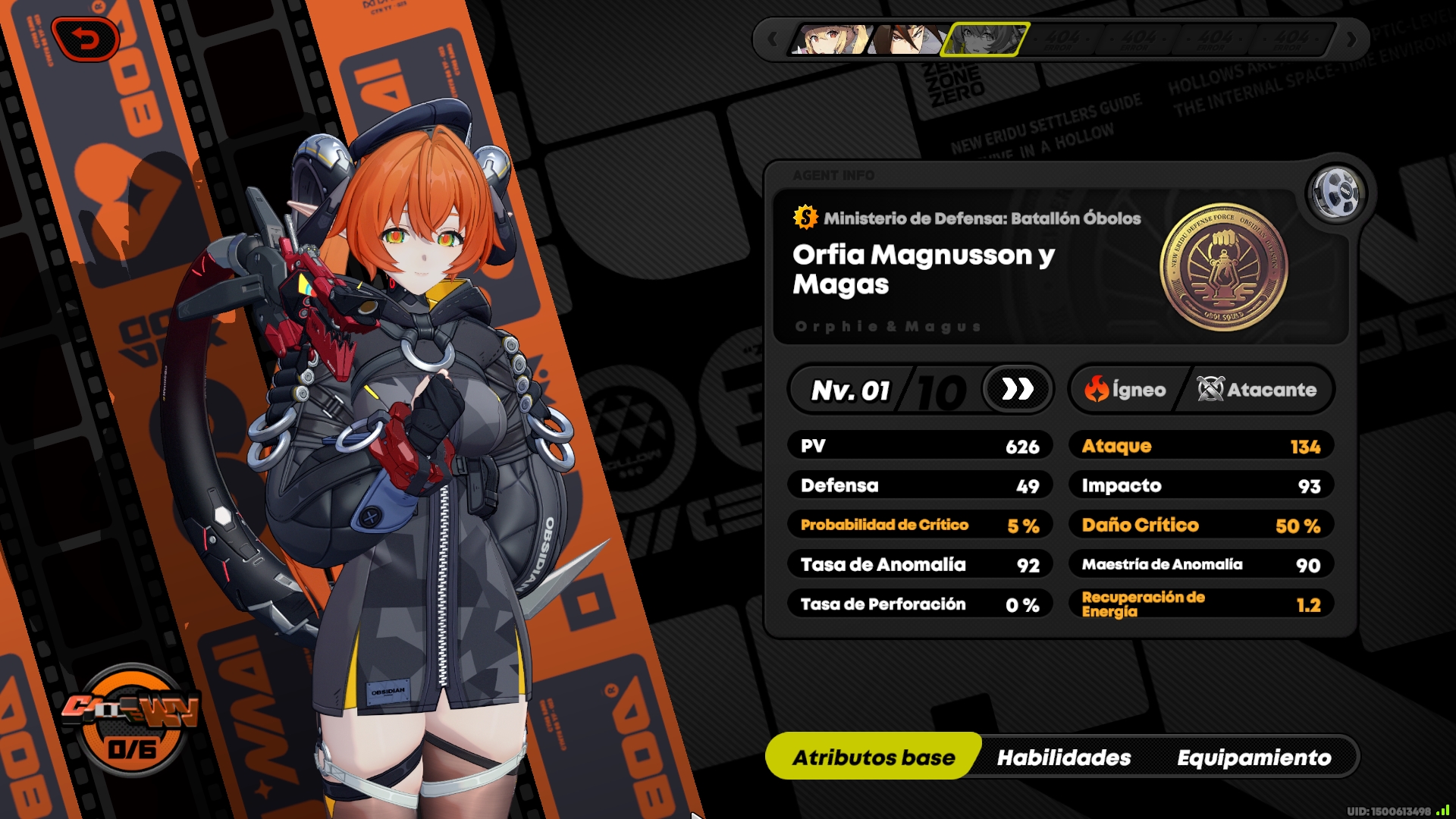This screenshot has height=819, width=1456.
Task: Show Ígneo attribute details
Action: [x=1125, y=390]
